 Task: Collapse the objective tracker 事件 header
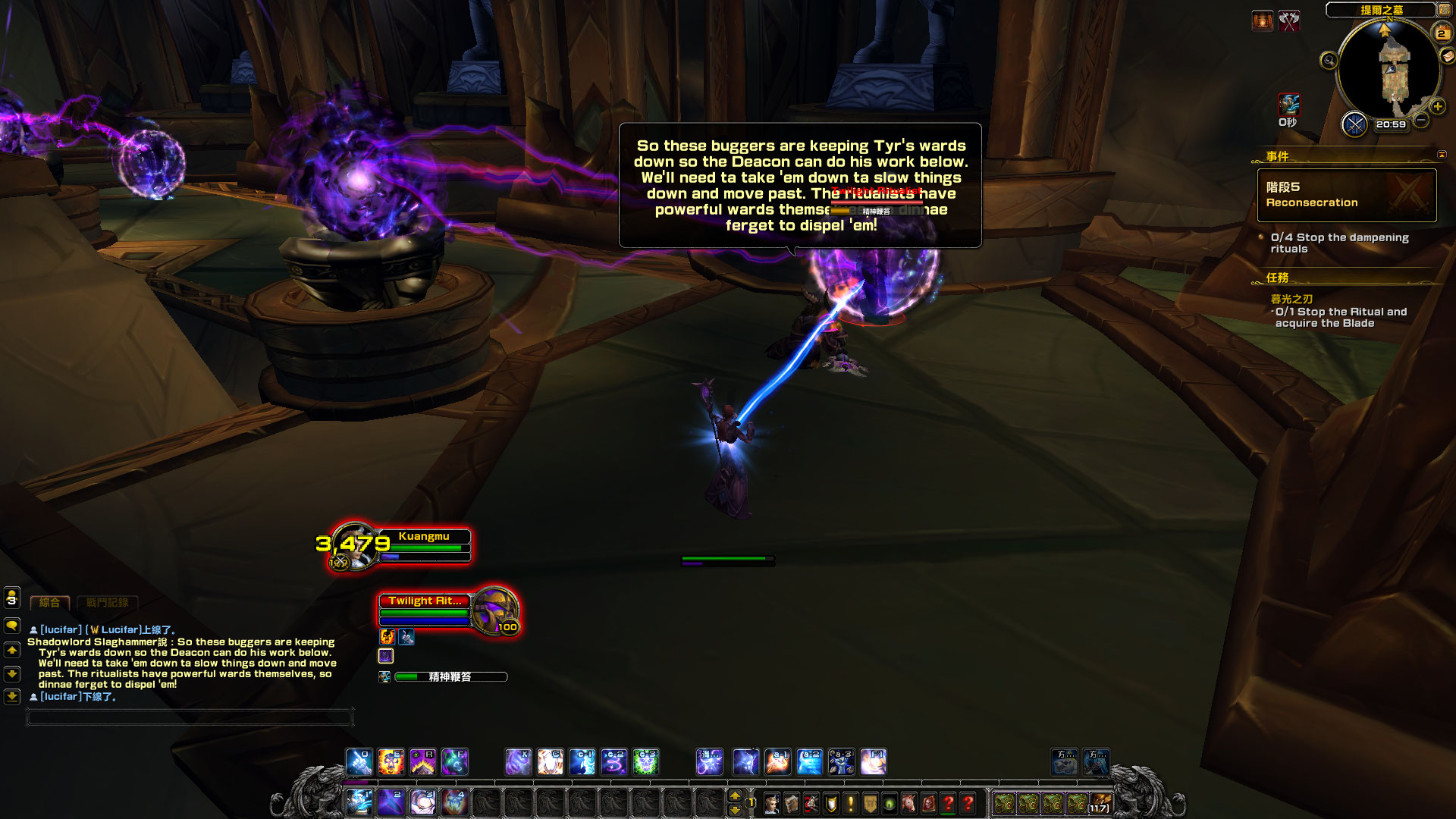[x=1442, y=155]
